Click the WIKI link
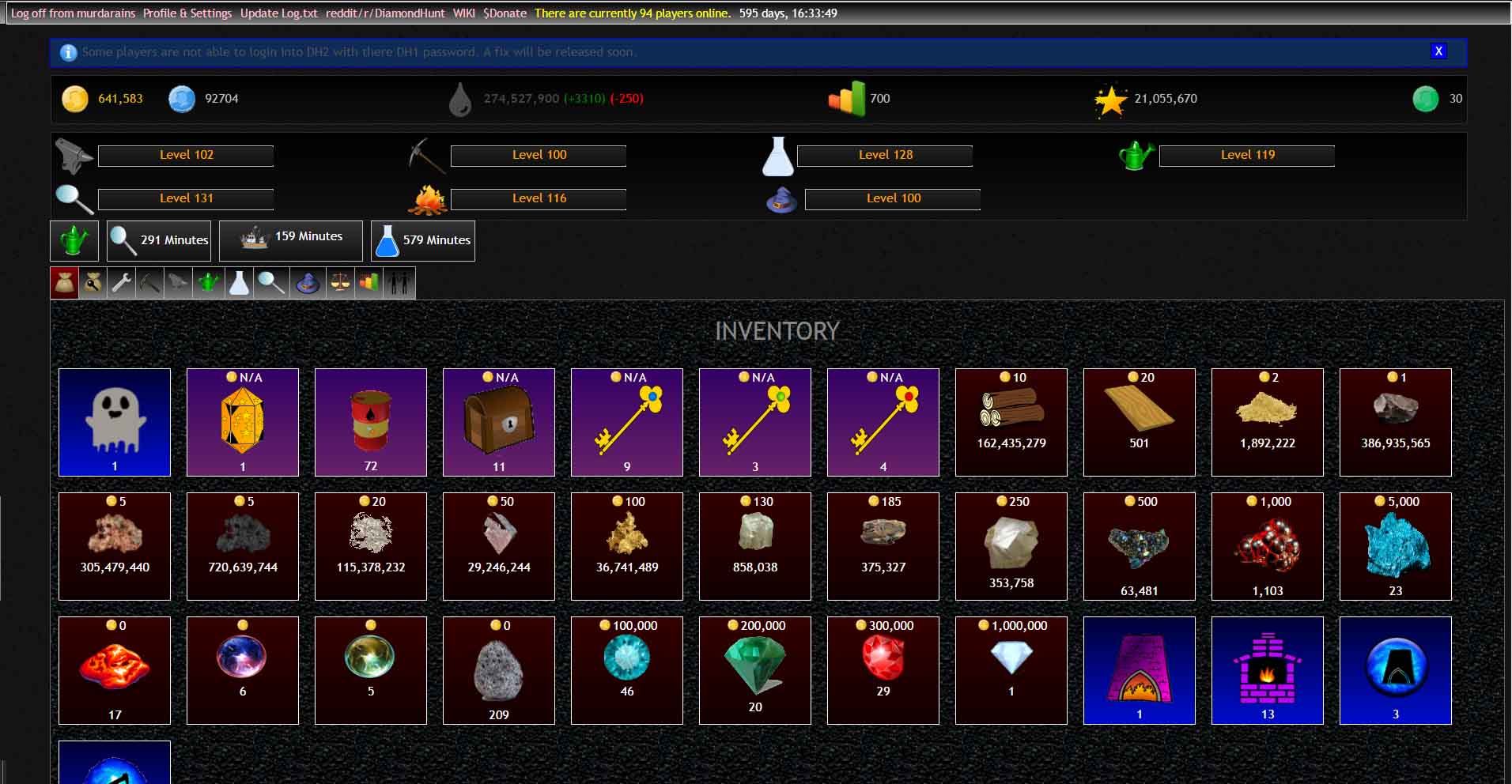The height and width of the screenshot is (784, 1512). pyautogui.click(x=464, y=13)
